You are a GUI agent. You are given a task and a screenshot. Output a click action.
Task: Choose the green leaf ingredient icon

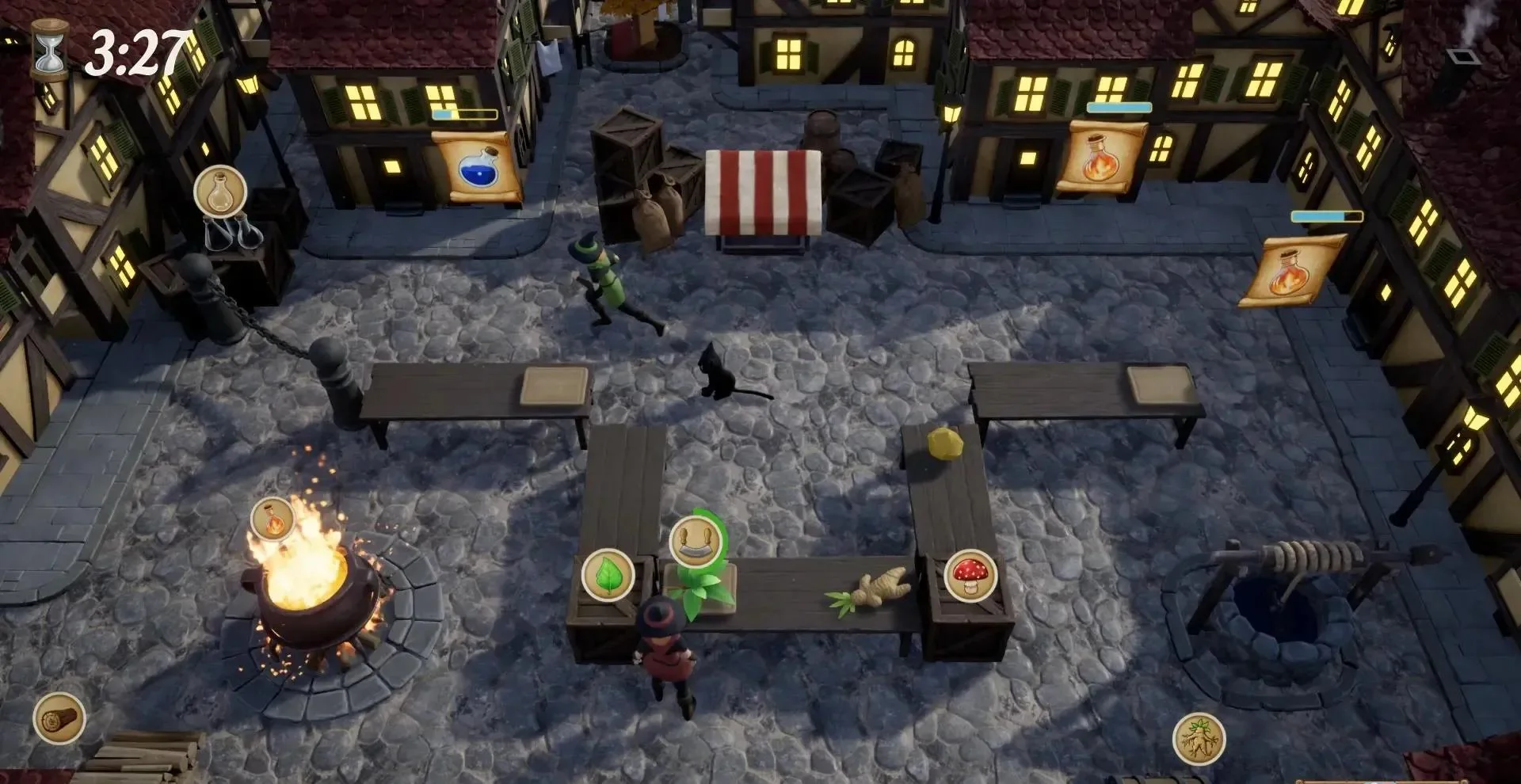608,575
